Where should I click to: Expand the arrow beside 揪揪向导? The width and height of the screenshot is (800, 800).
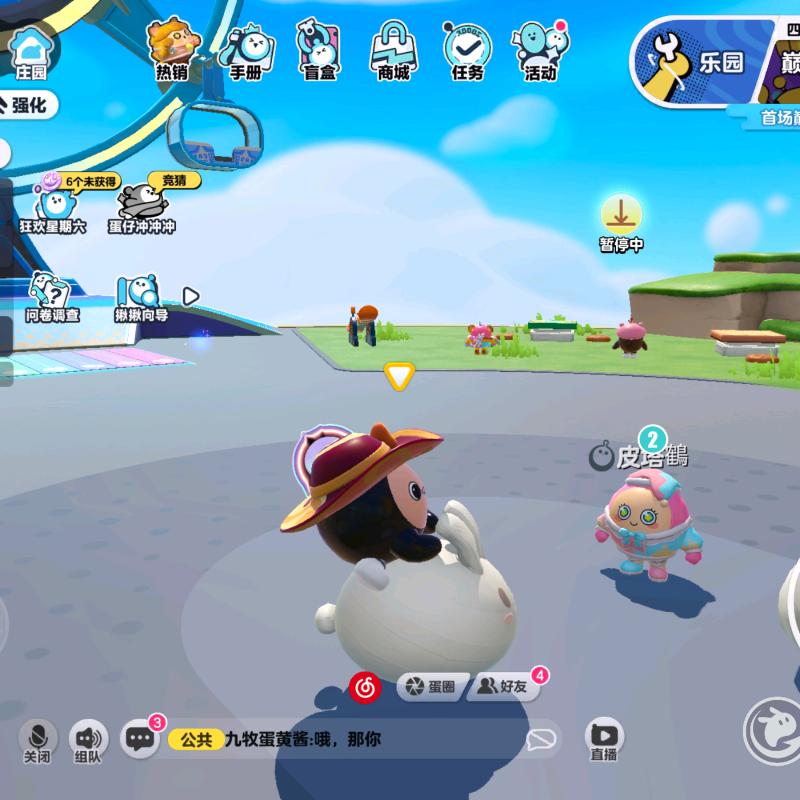tap(191, 296)
